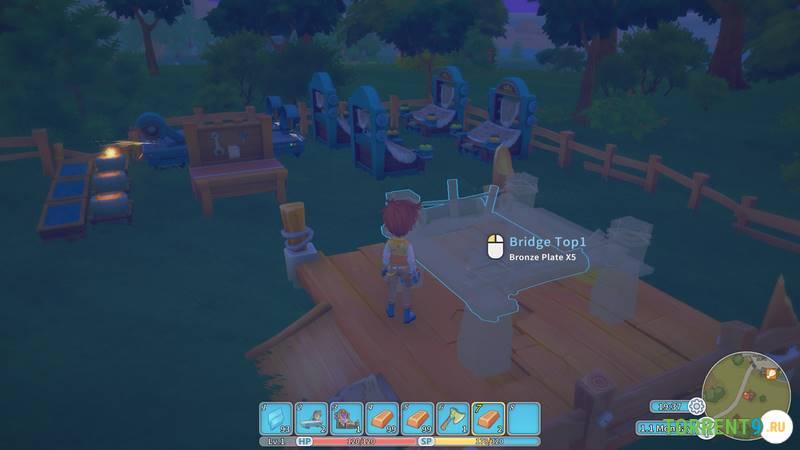Pick the purple item in the third hotbar slot
800x450 pixels.
(x=346, y=418)
